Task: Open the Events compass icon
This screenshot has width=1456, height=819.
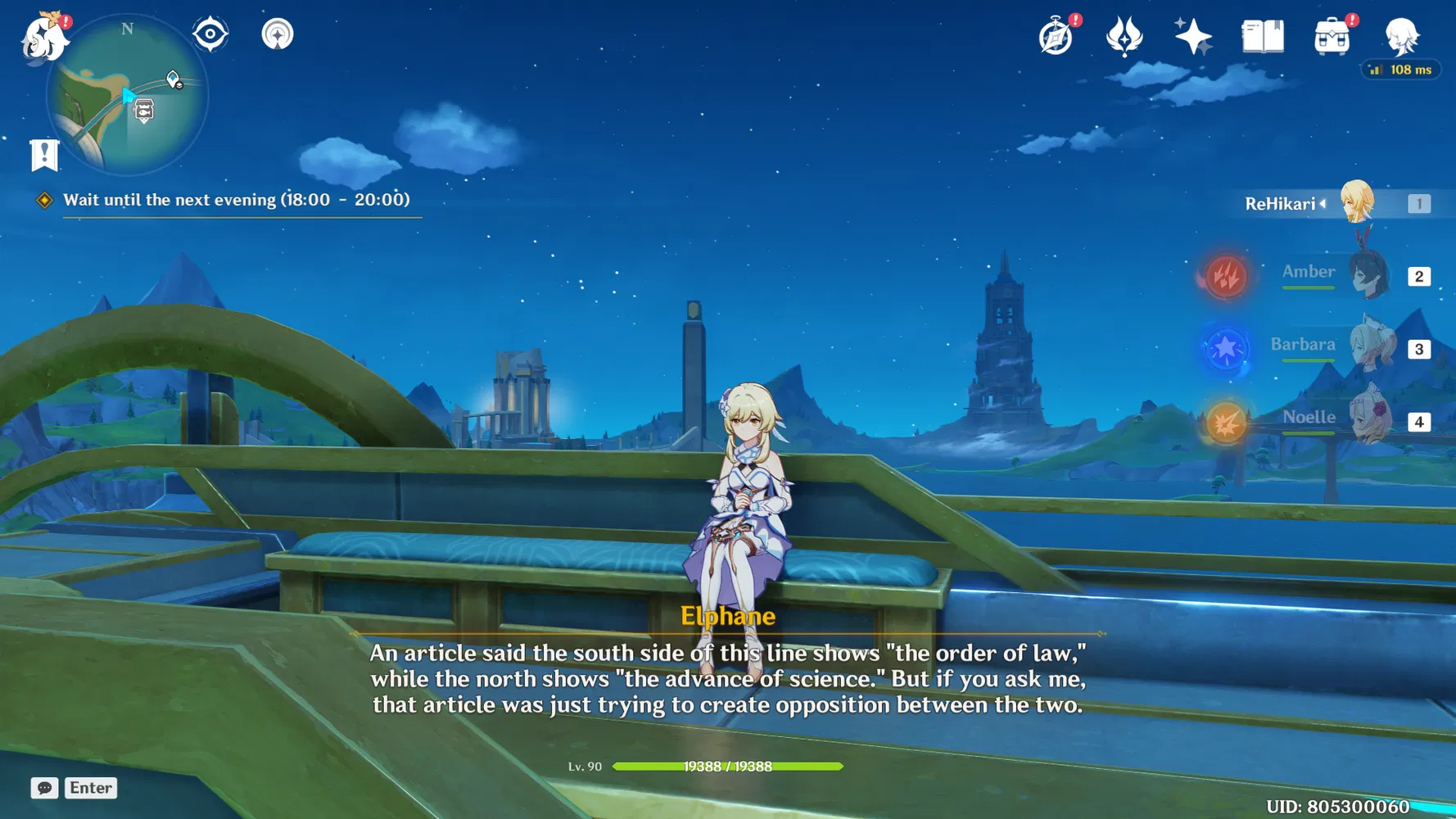Action: click(1056, 37)
